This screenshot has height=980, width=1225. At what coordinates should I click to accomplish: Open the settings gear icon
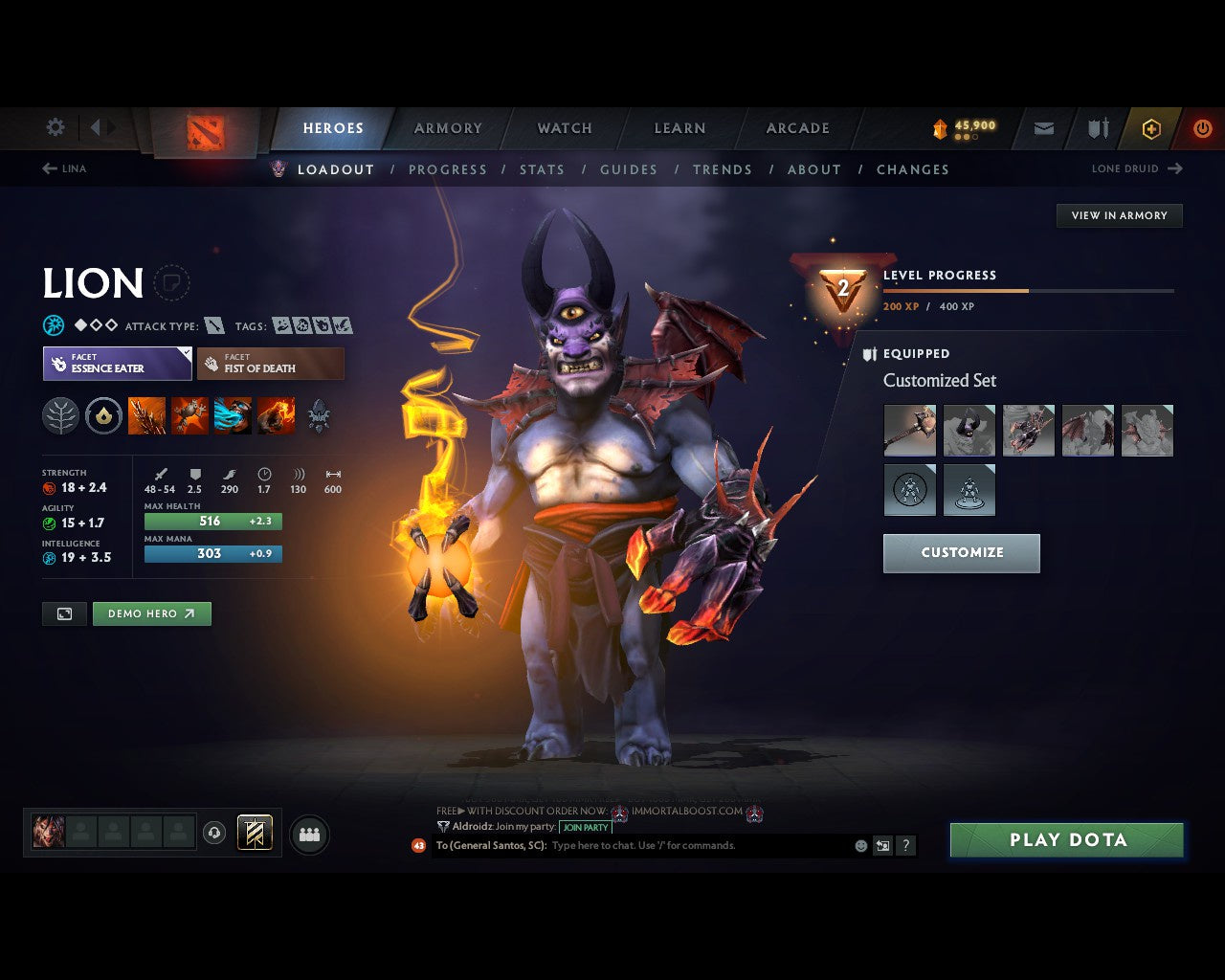[55, 126]
